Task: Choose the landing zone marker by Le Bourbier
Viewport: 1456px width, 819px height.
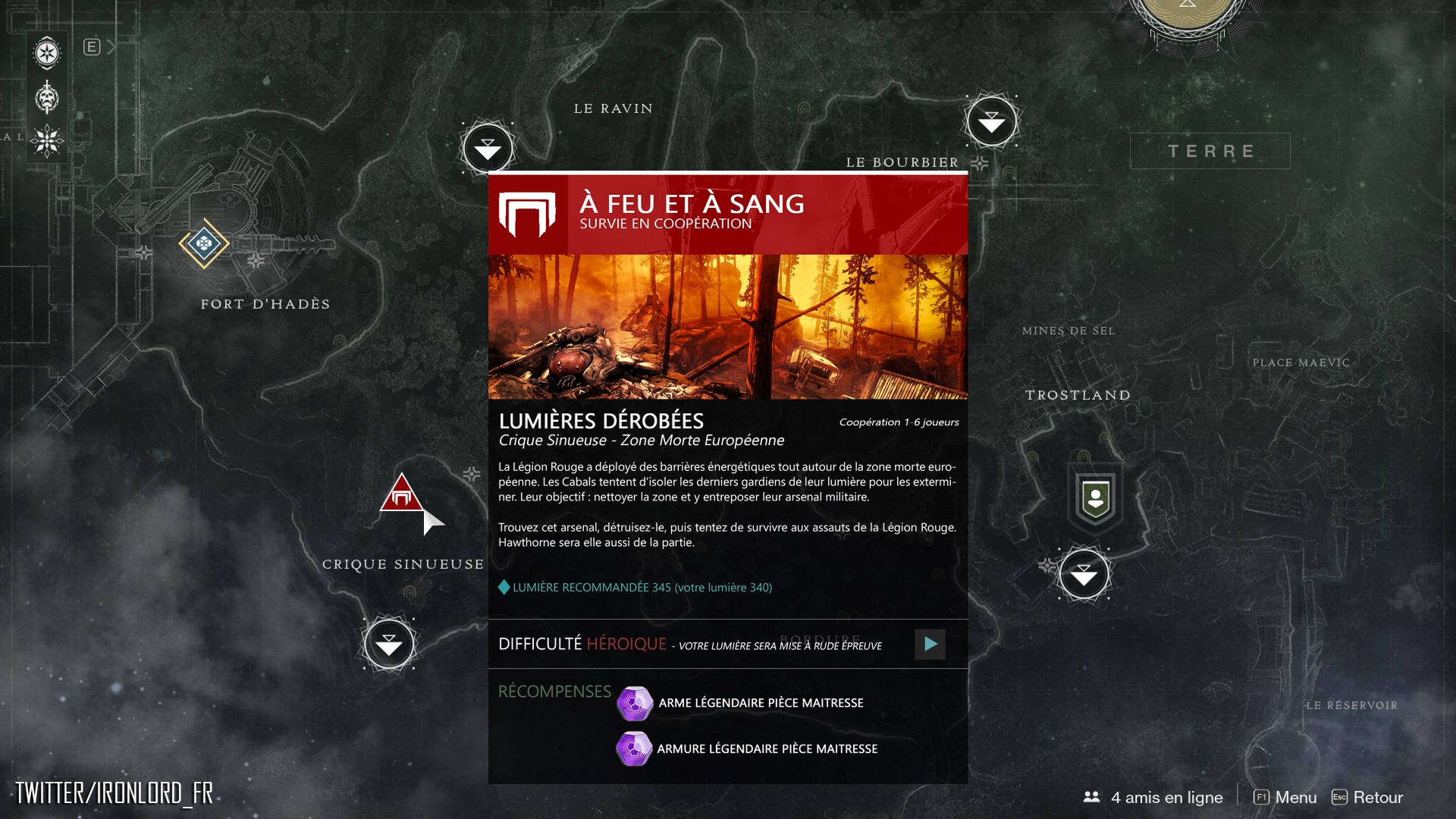Action: (x=991, y=121)
